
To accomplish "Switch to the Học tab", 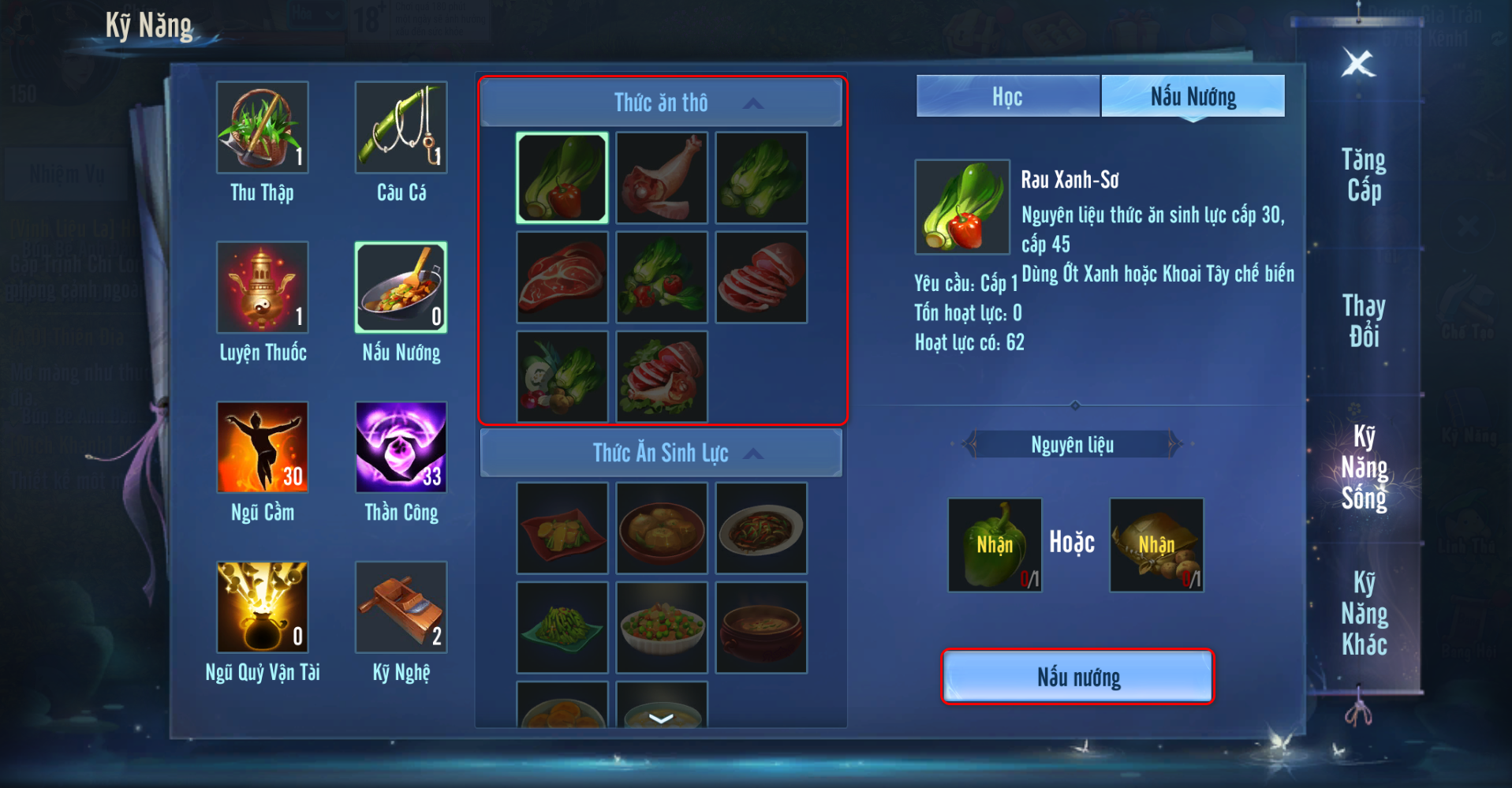I will 1007,97.
